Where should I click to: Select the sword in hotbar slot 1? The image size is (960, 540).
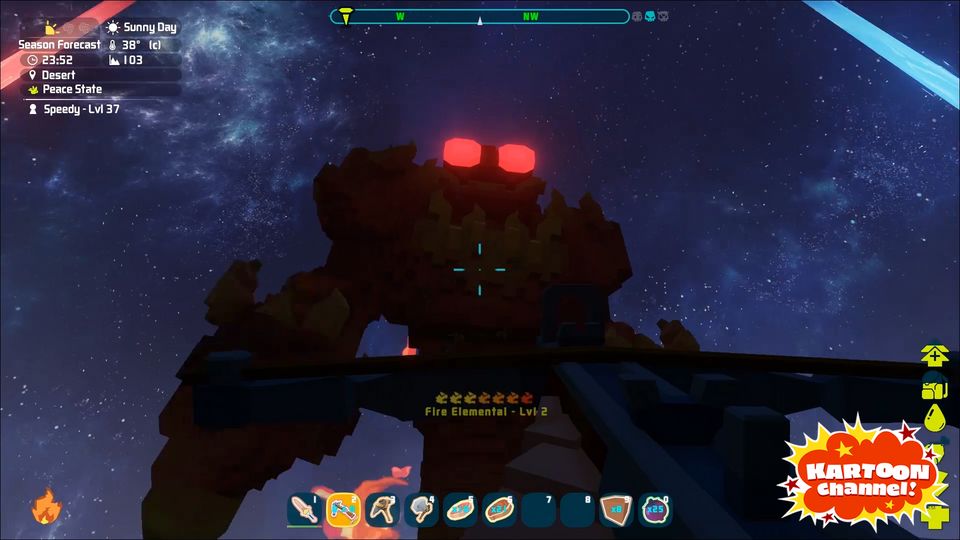(x=304, y=510)
